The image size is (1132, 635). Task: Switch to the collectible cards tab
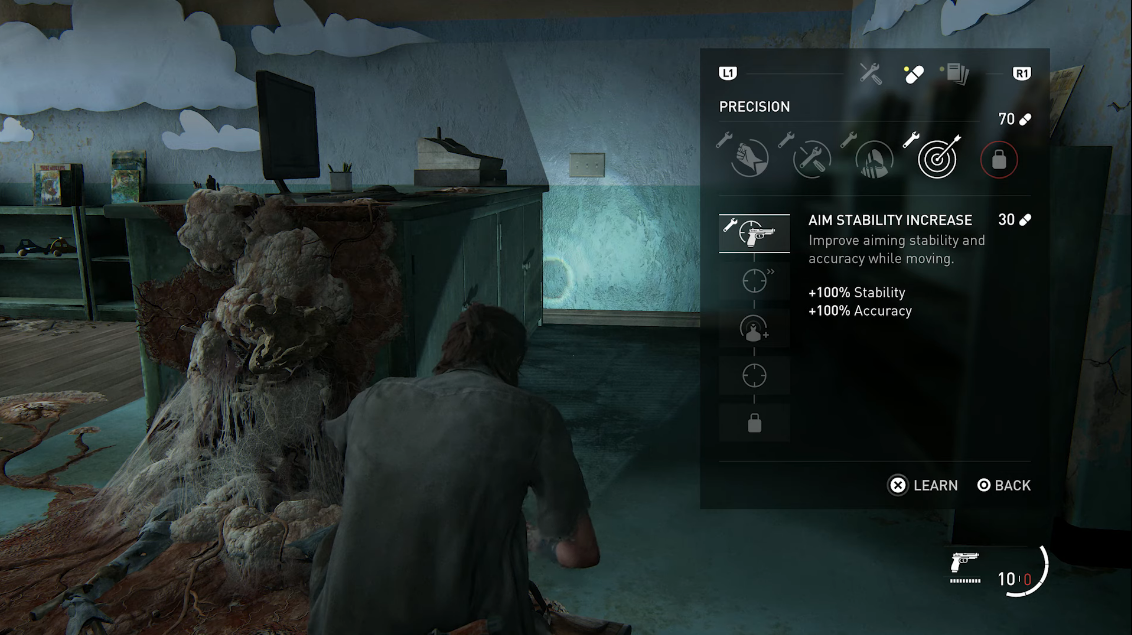pos(955,73)
